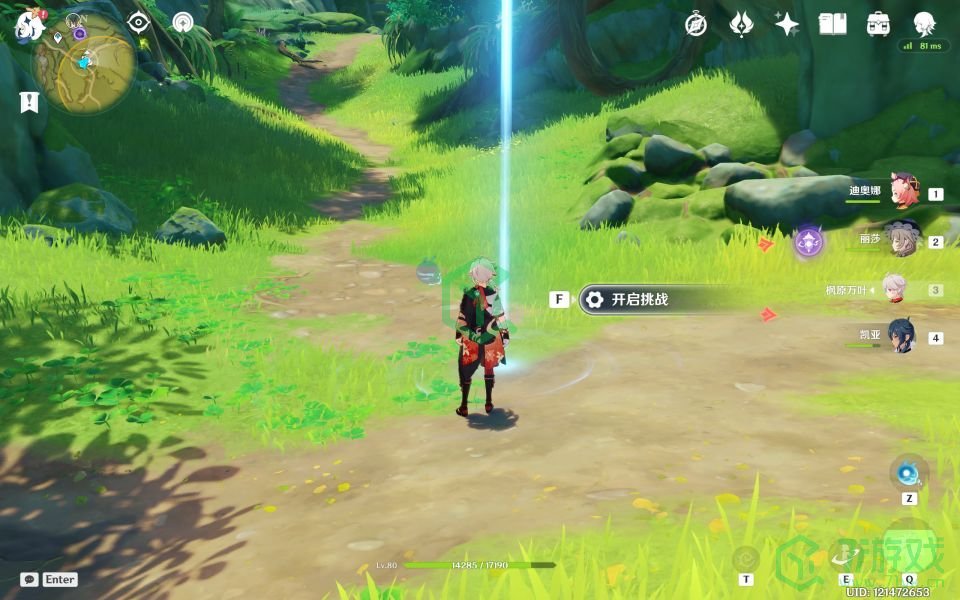The width and height of the screenshot is (960, 600).
Task: Open the quest log banner icon
Action: pos(29,101)
